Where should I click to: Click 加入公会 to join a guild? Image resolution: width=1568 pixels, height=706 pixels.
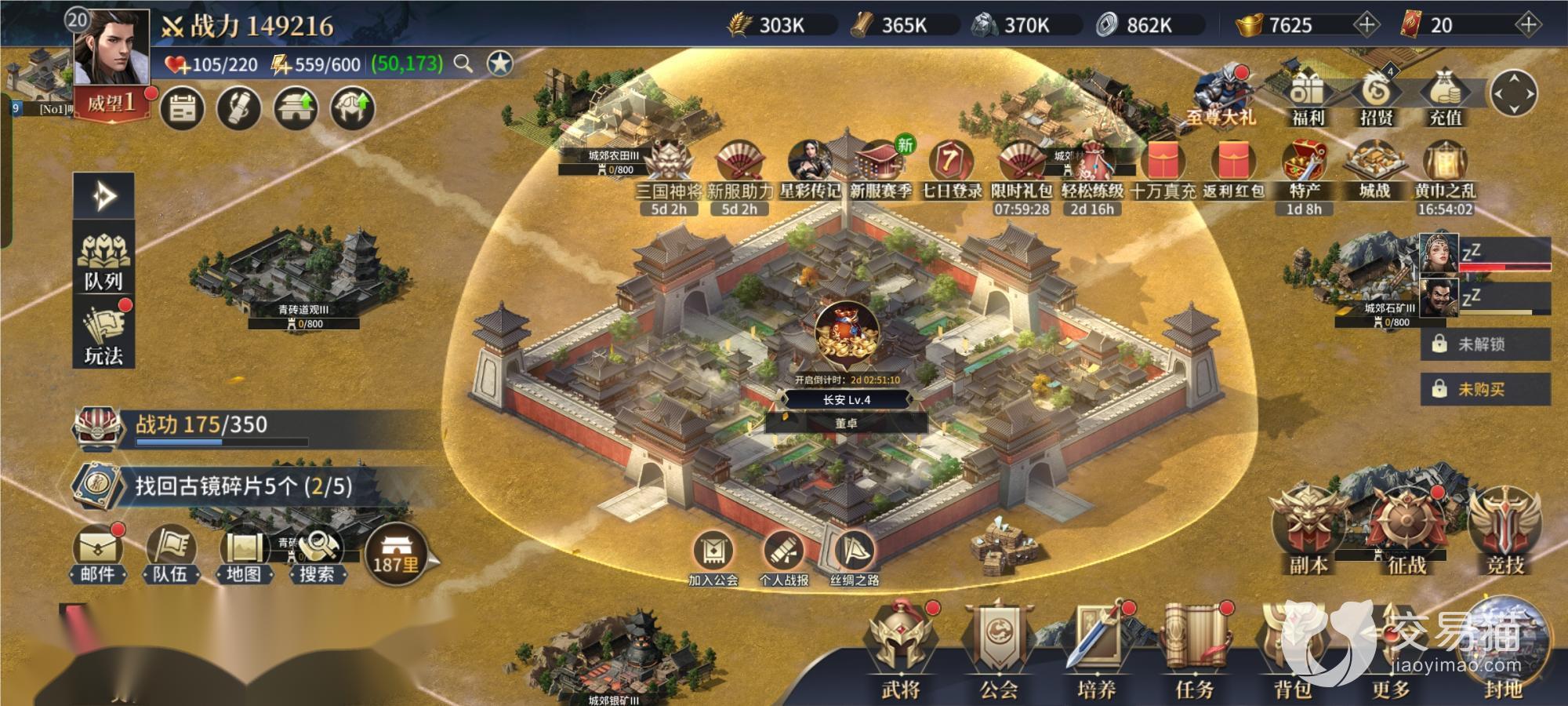point(713,557)
